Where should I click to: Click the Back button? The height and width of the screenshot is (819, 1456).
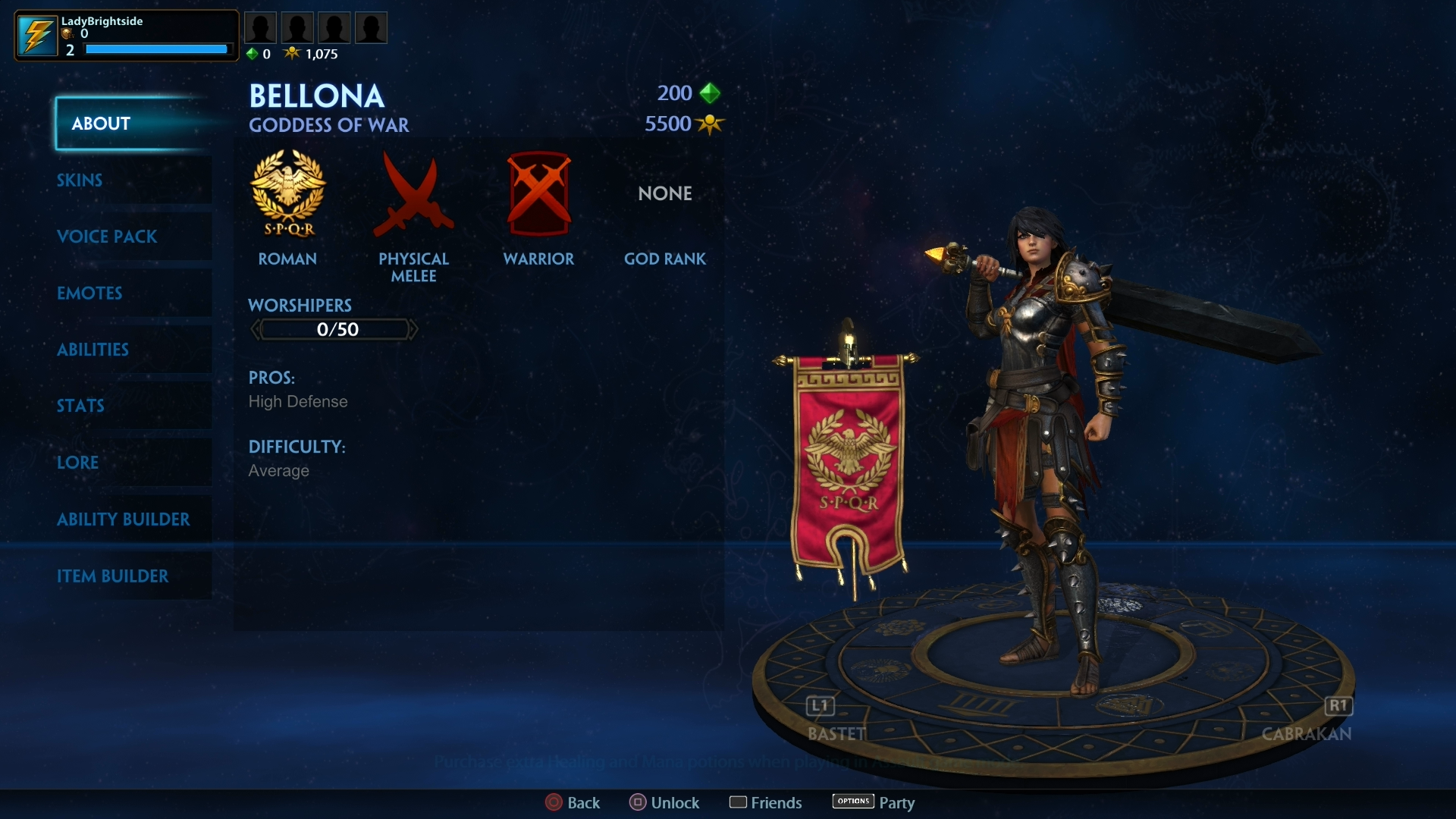[x=572, y=802]
